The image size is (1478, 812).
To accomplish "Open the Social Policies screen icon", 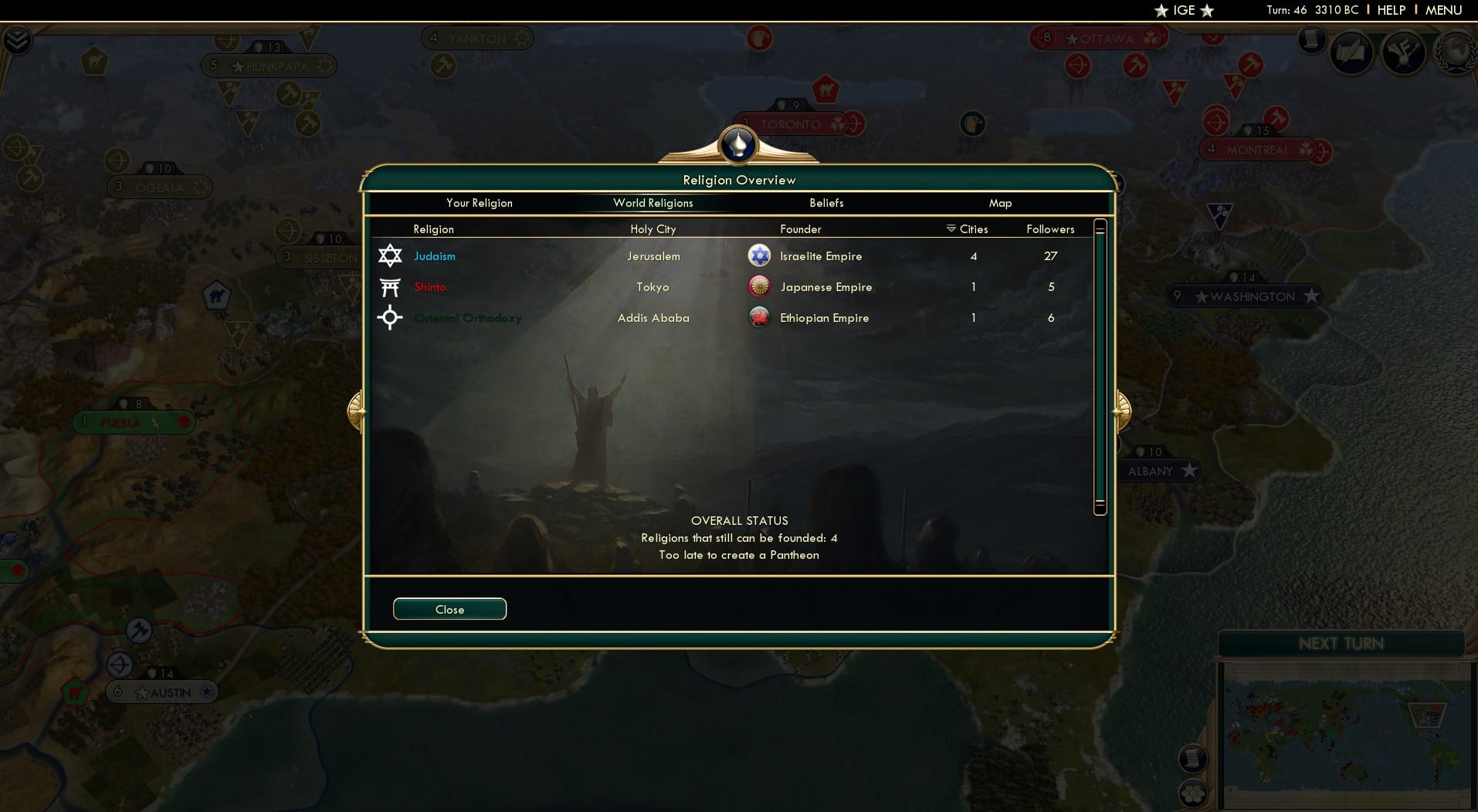I will click(x=1353, y=52).
